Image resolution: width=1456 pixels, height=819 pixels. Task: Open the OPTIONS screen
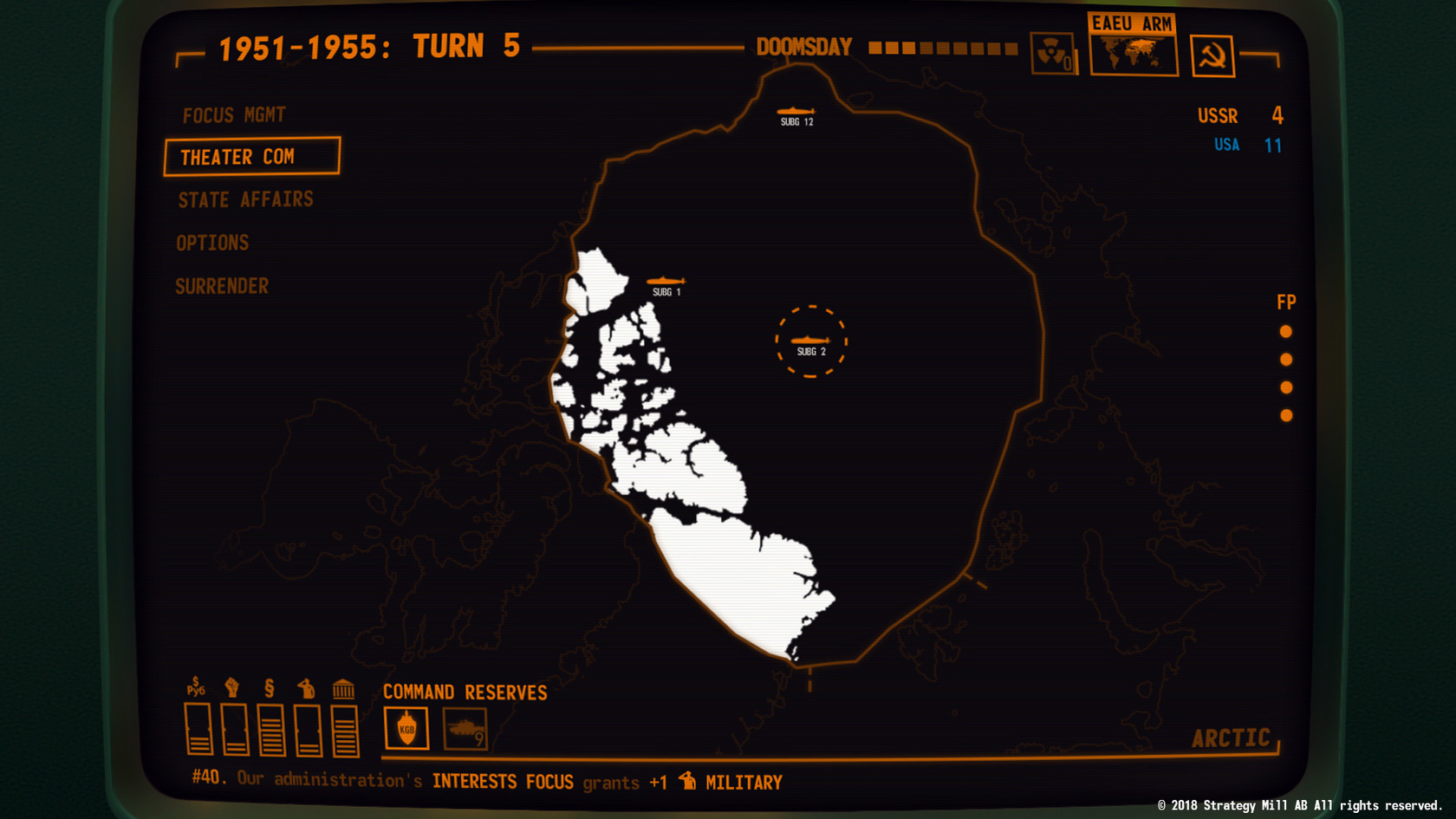click(x=212, y=243)
